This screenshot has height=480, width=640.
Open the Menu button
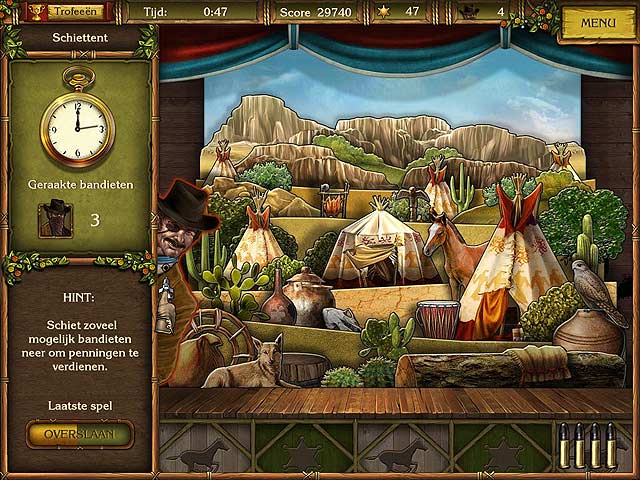597,22
